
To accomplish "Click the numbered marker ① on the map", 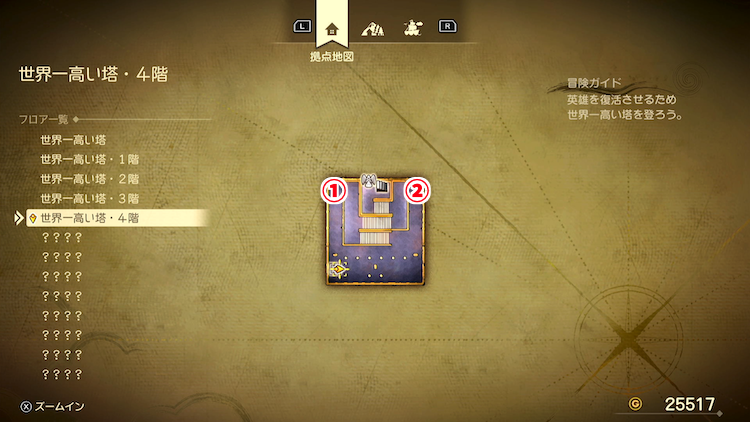I will (332, 189).
